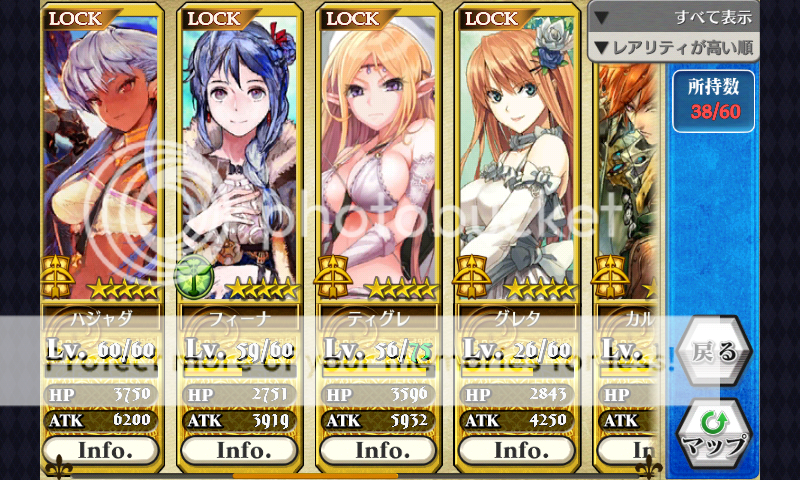800x480 pixels.
Task: Click the 戻る back button
Action: pyautogui.click(x=714, y=353)
